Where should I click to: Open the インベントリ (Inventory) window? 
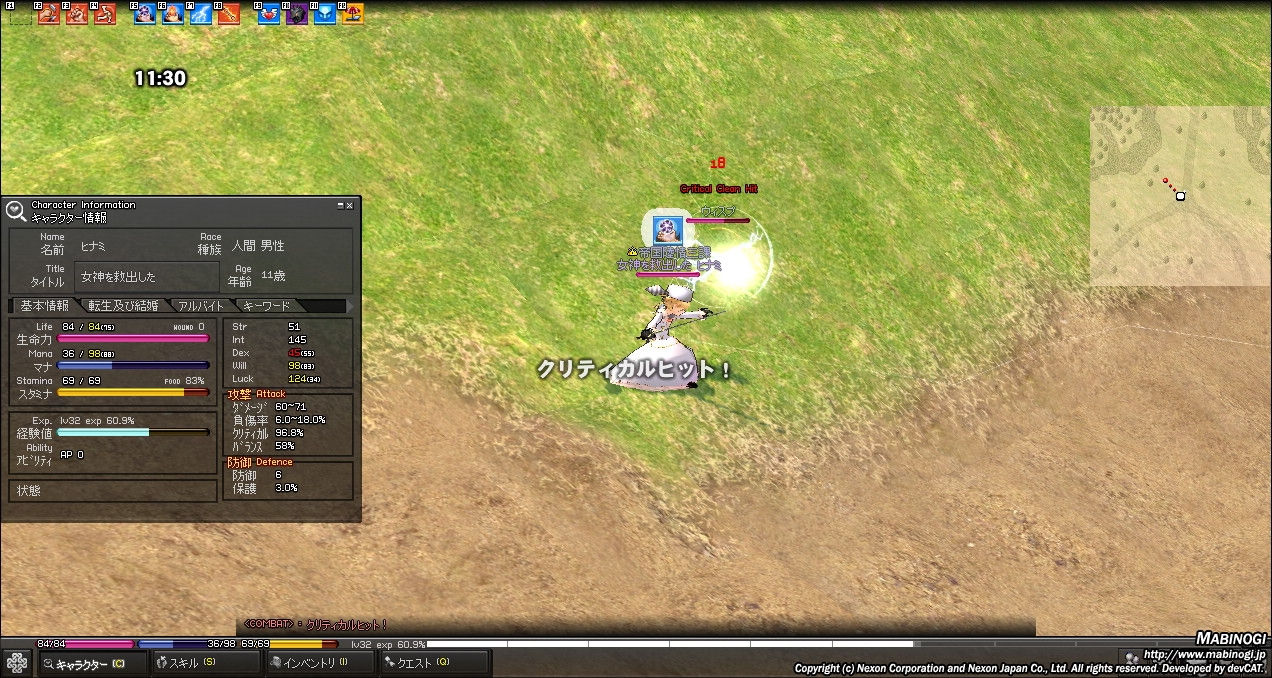pyautogui.click(x=316, y=662)
